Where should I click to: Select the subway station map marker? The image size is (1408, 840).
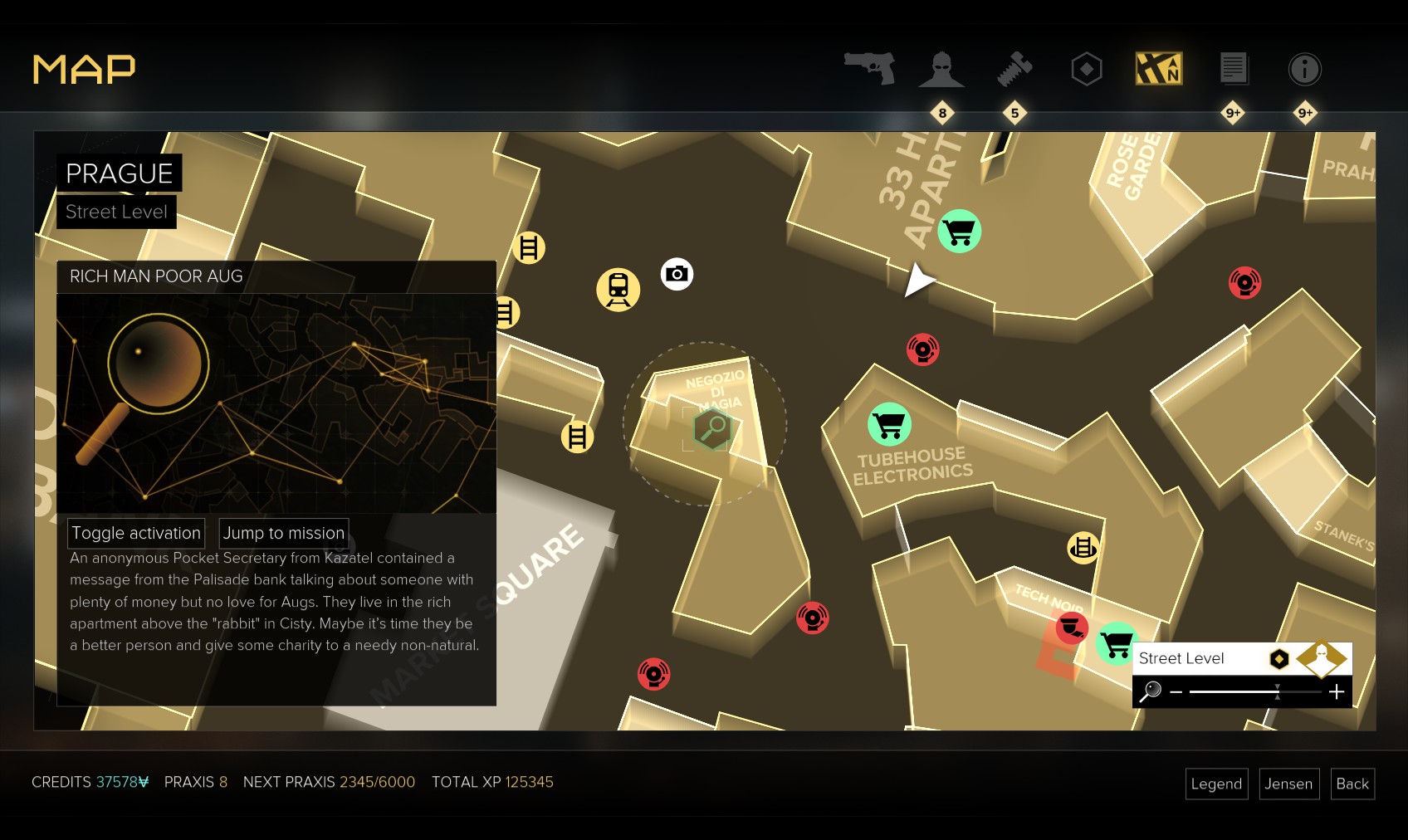click(618, 290)
